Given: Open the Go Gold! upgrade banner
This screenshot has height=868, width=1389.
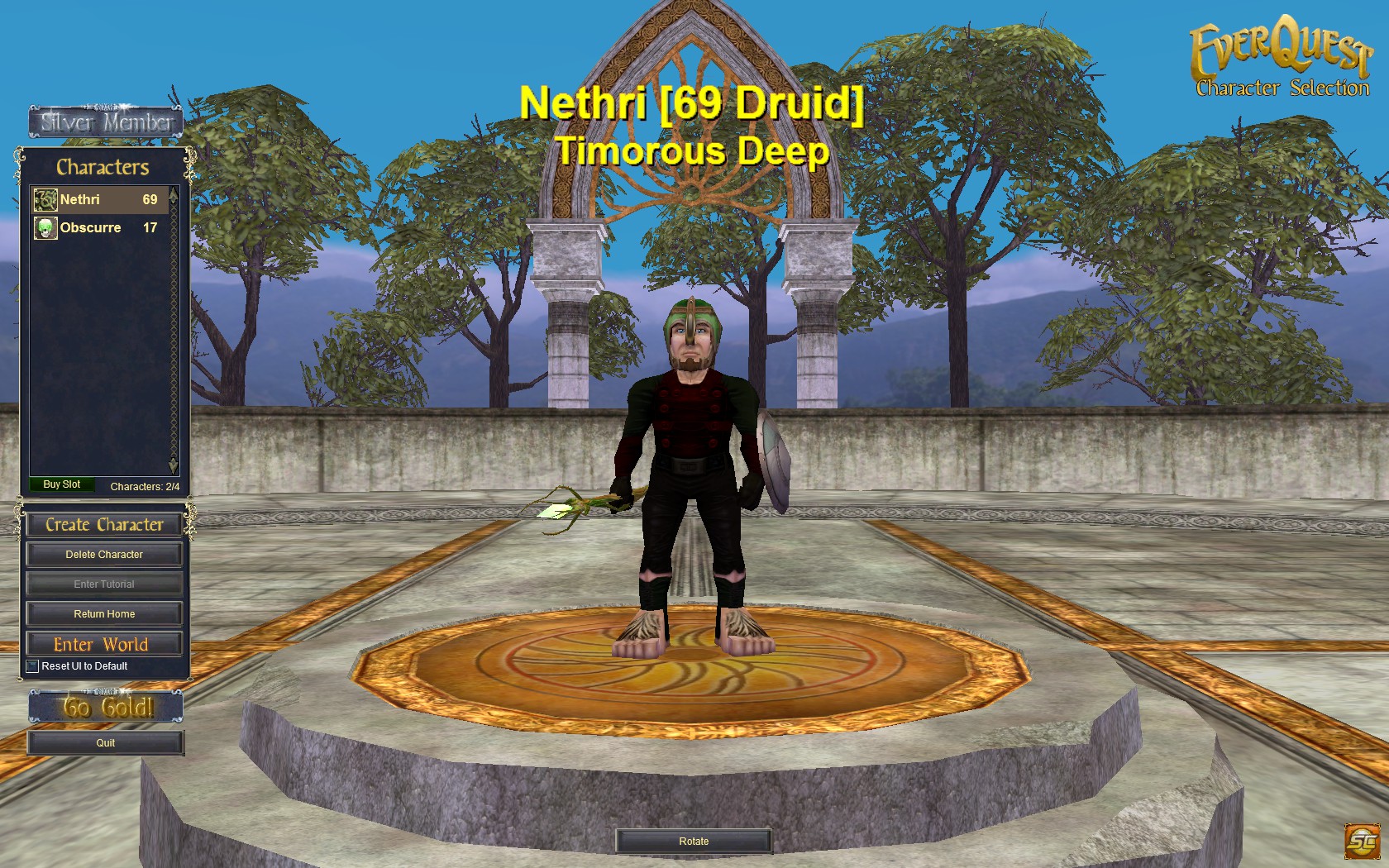Looking at the screenshot, I should coord(104,705).
